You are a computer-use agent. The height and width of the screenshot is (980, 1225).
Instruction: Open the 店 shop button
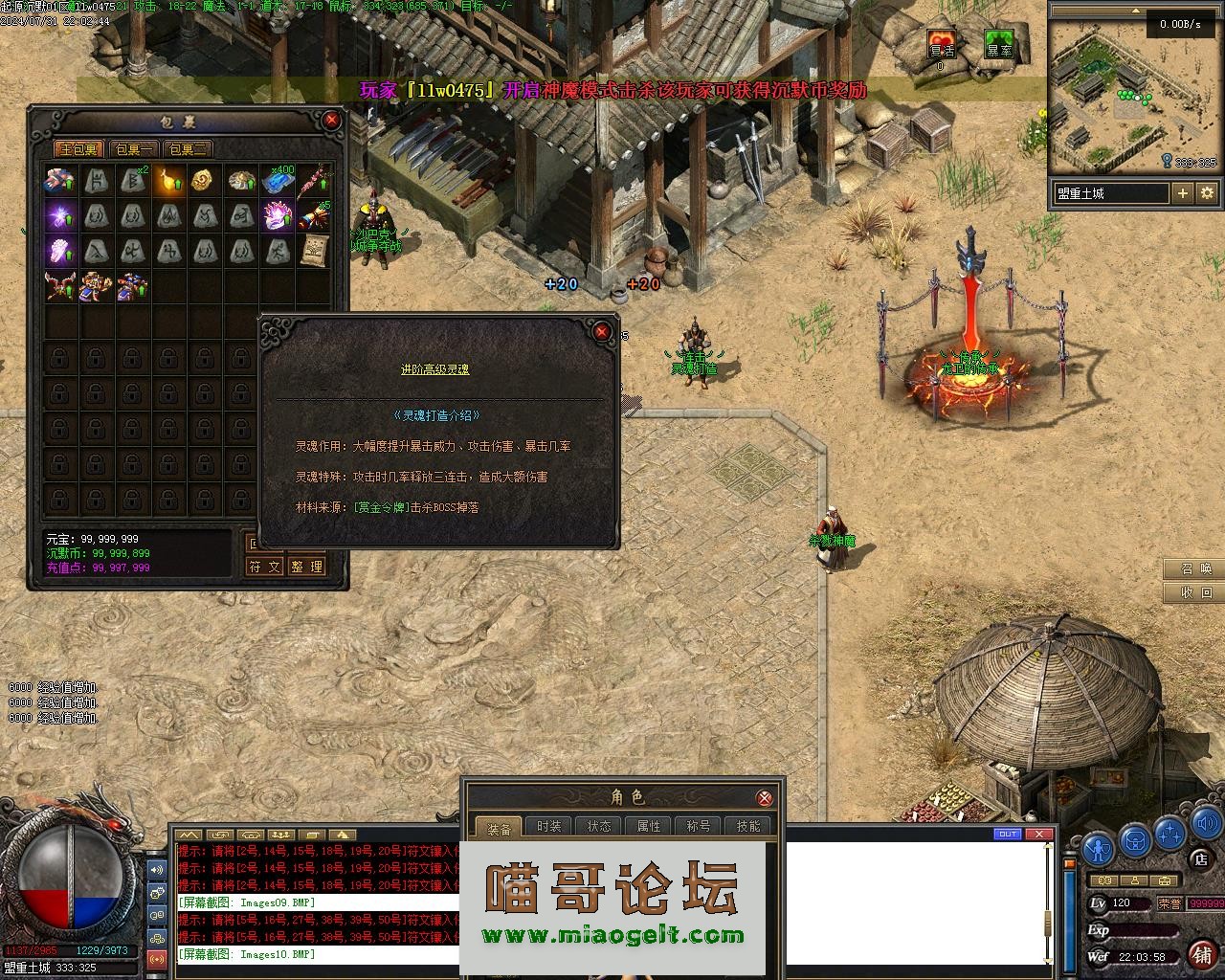[1201, 860]
